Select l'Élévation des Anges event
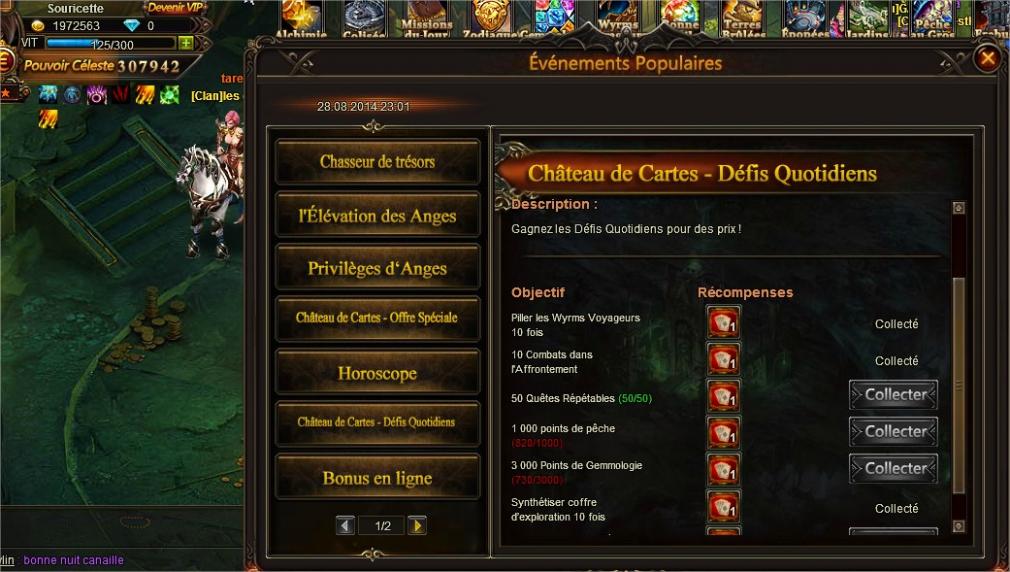 pyautogui.click(x=377, y=215)
